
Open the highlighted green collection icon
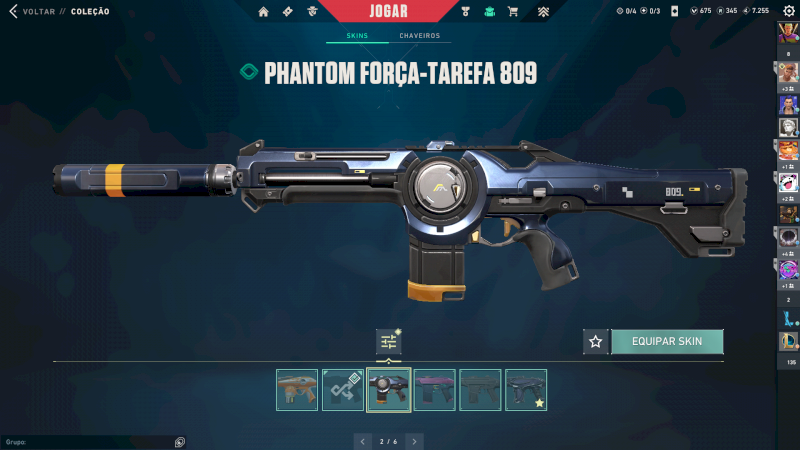tap(489, 12)
